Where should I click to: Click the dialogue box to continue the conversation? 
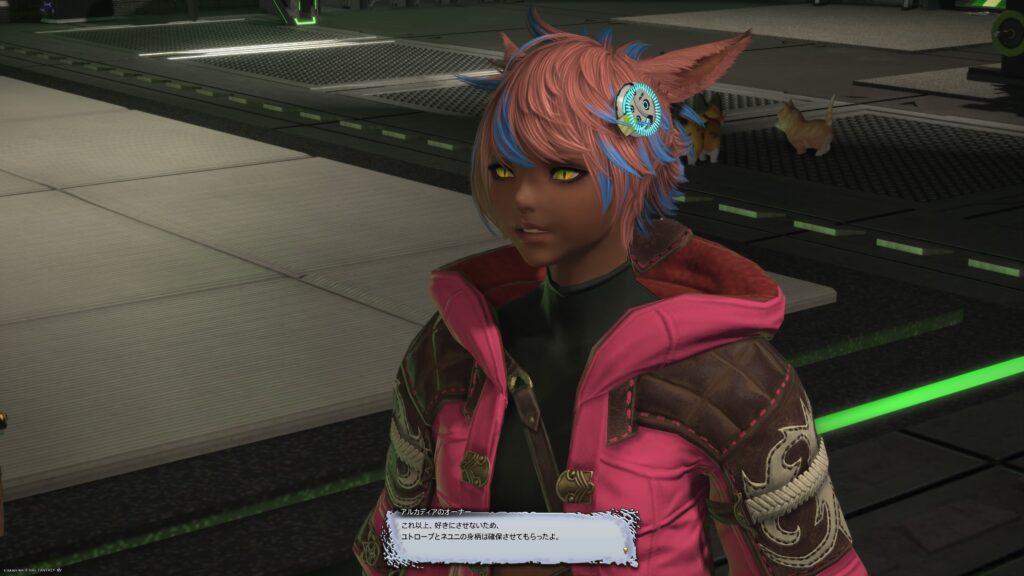pos(511,538)
